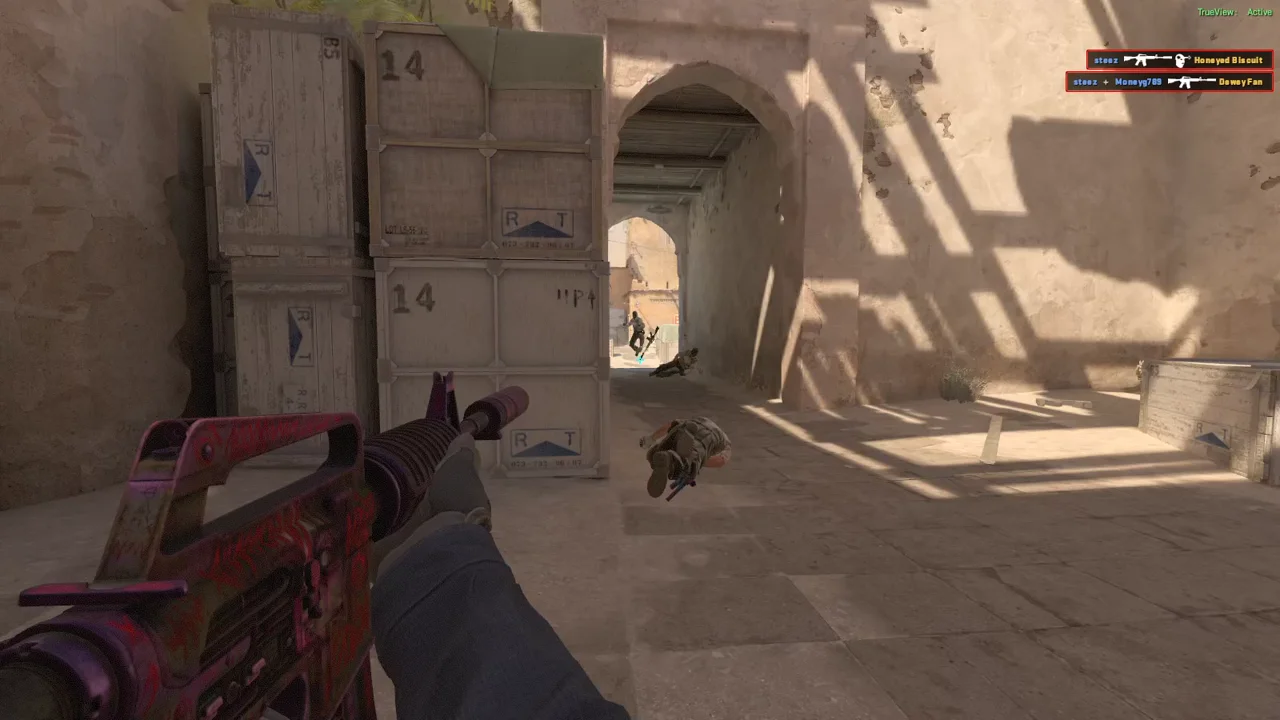Viewport: 1280px width, 720px height.
Task: Select the kill feed row for Honeyed Biscuit
Action: [1179, 60]
